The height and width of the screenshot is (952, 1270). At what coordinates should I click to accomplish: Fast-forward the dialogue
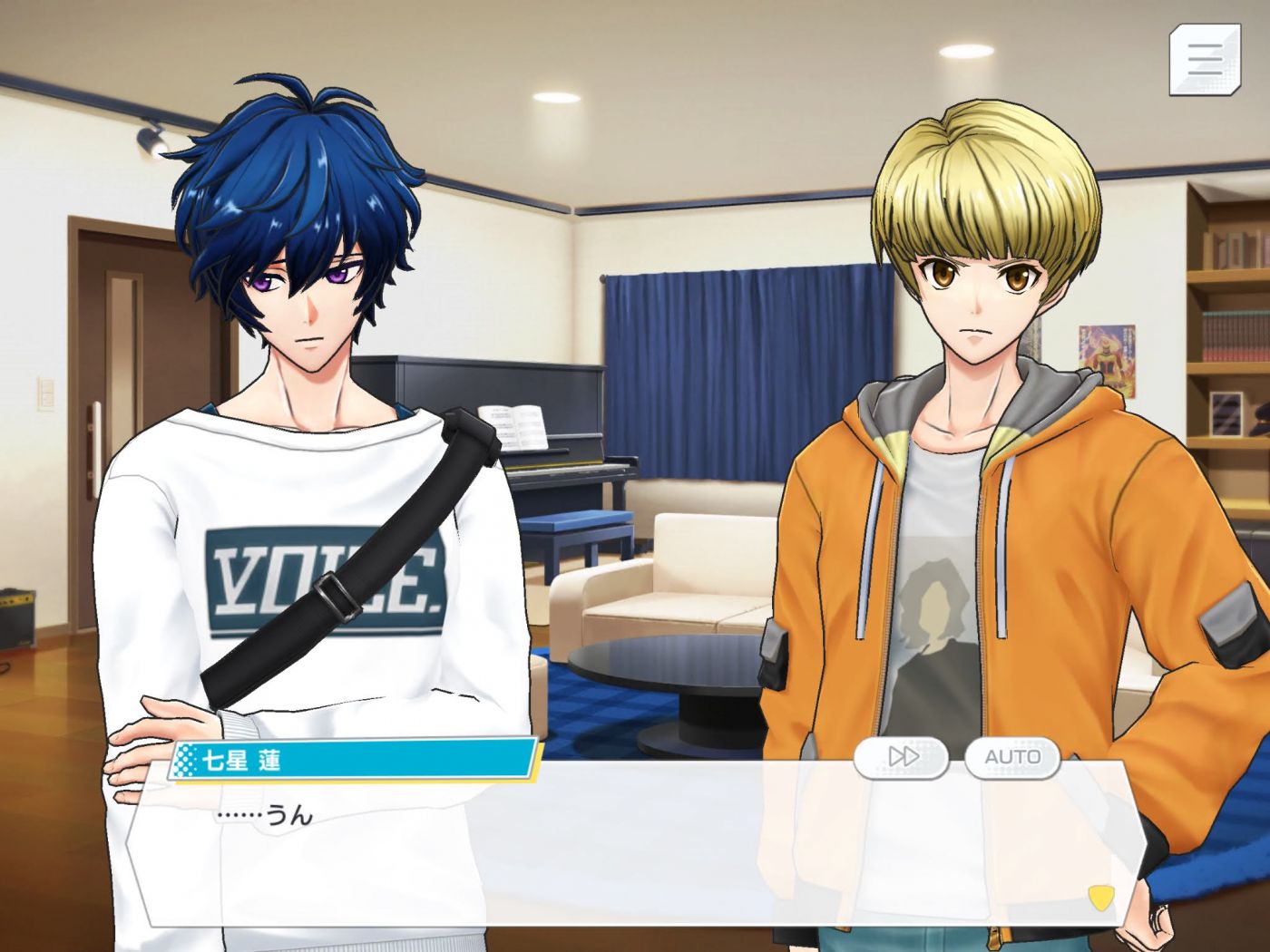(902, 756)
